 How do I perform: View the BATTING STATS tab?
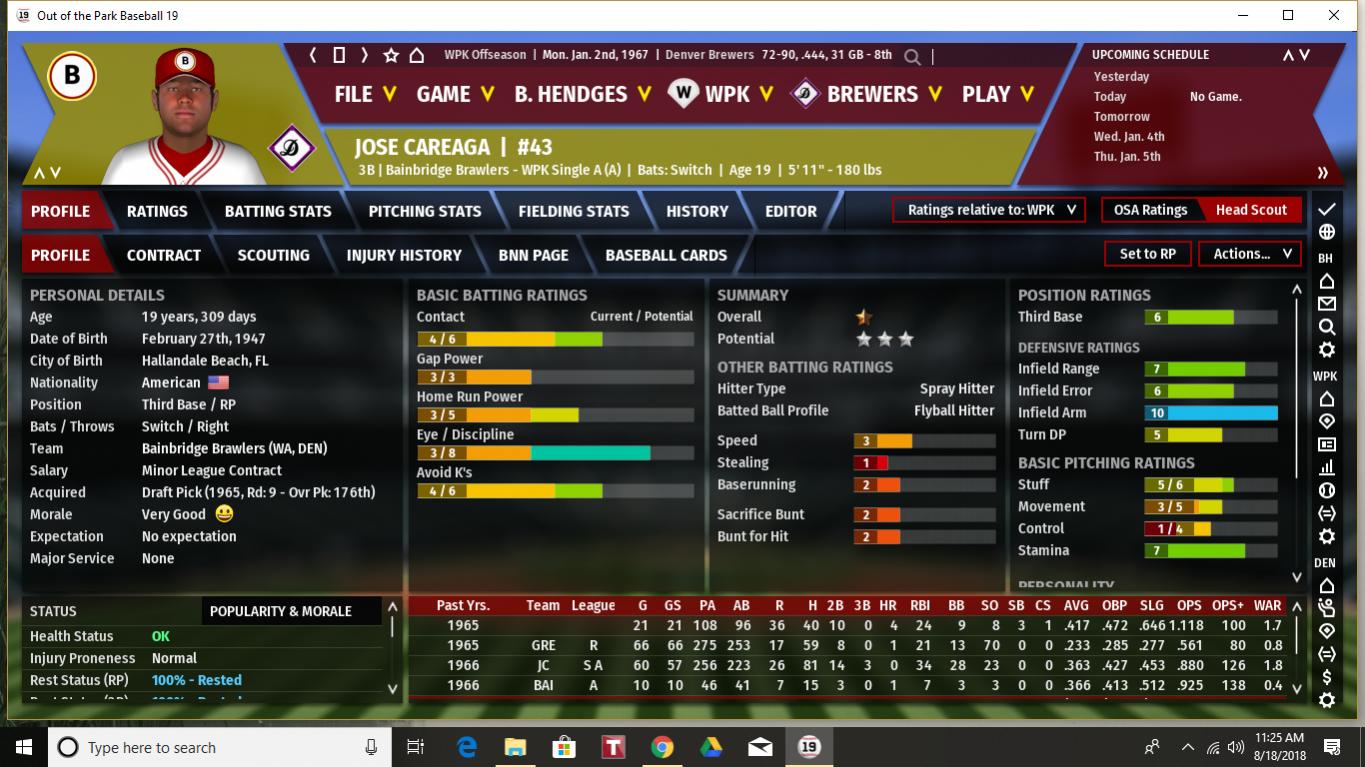(278, 211)
